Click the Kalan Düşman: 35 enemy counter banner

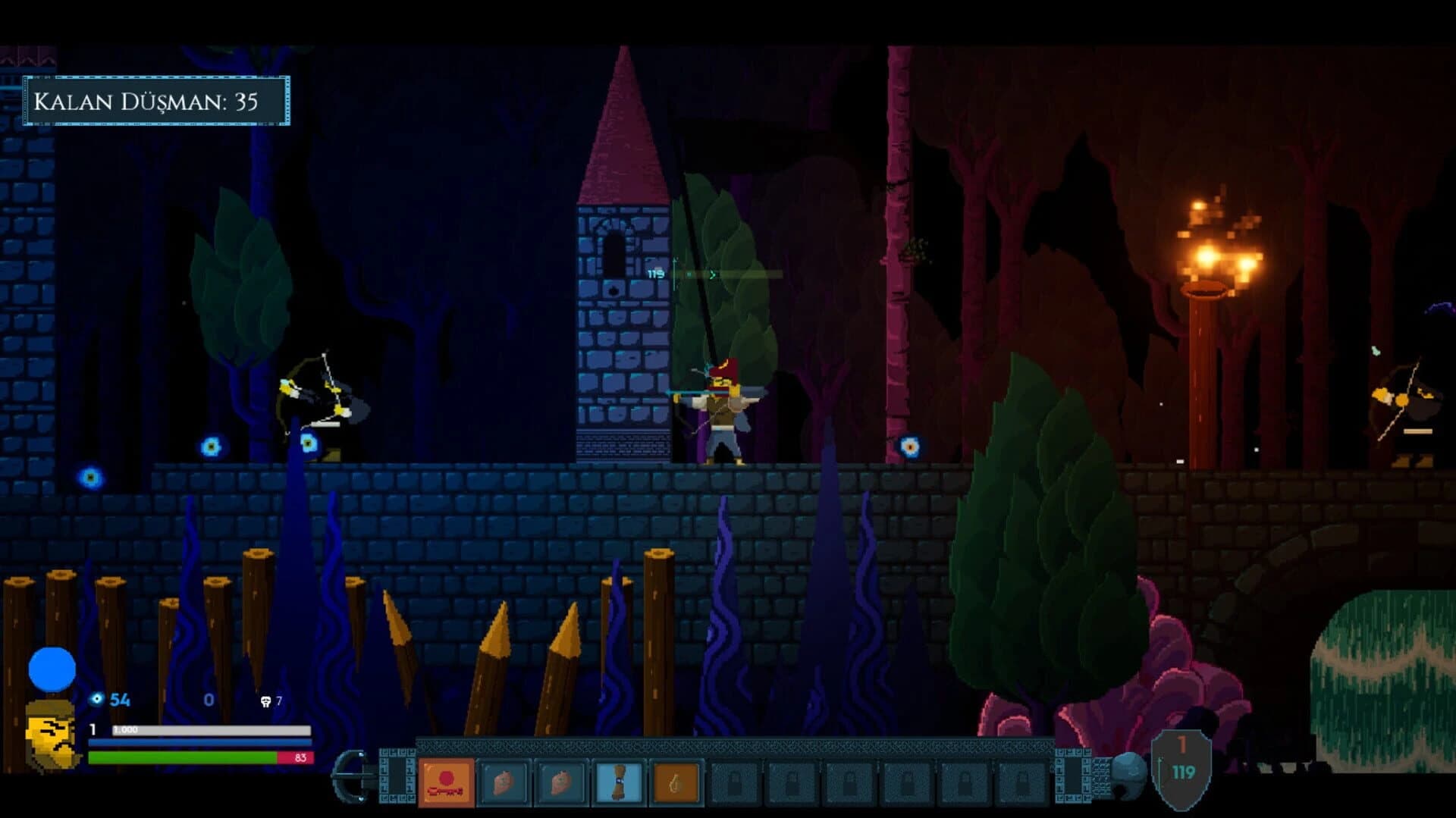coord(155,99)
